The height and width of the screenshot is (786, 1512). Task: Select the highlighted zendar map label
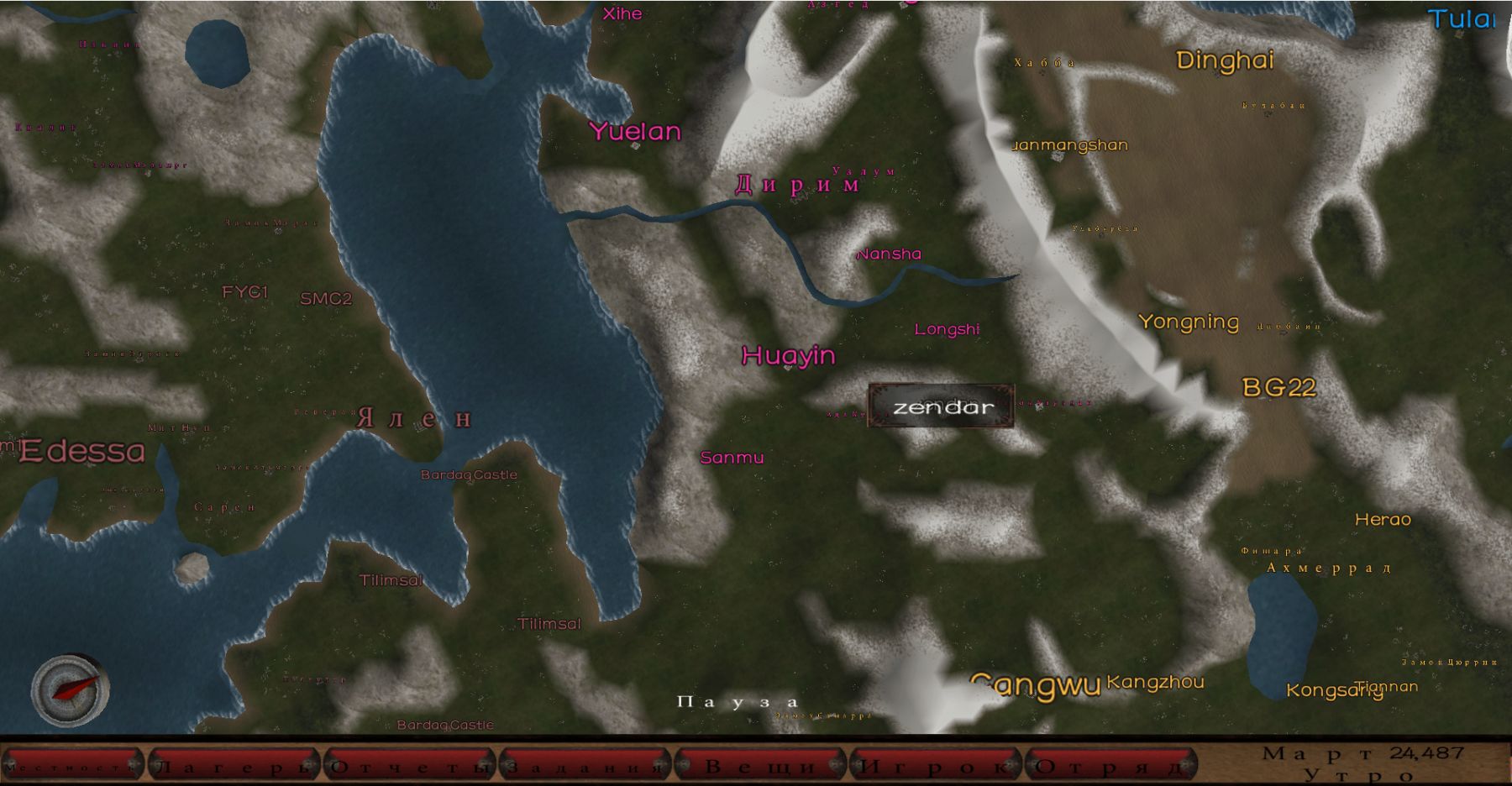(x=942, y=407)
